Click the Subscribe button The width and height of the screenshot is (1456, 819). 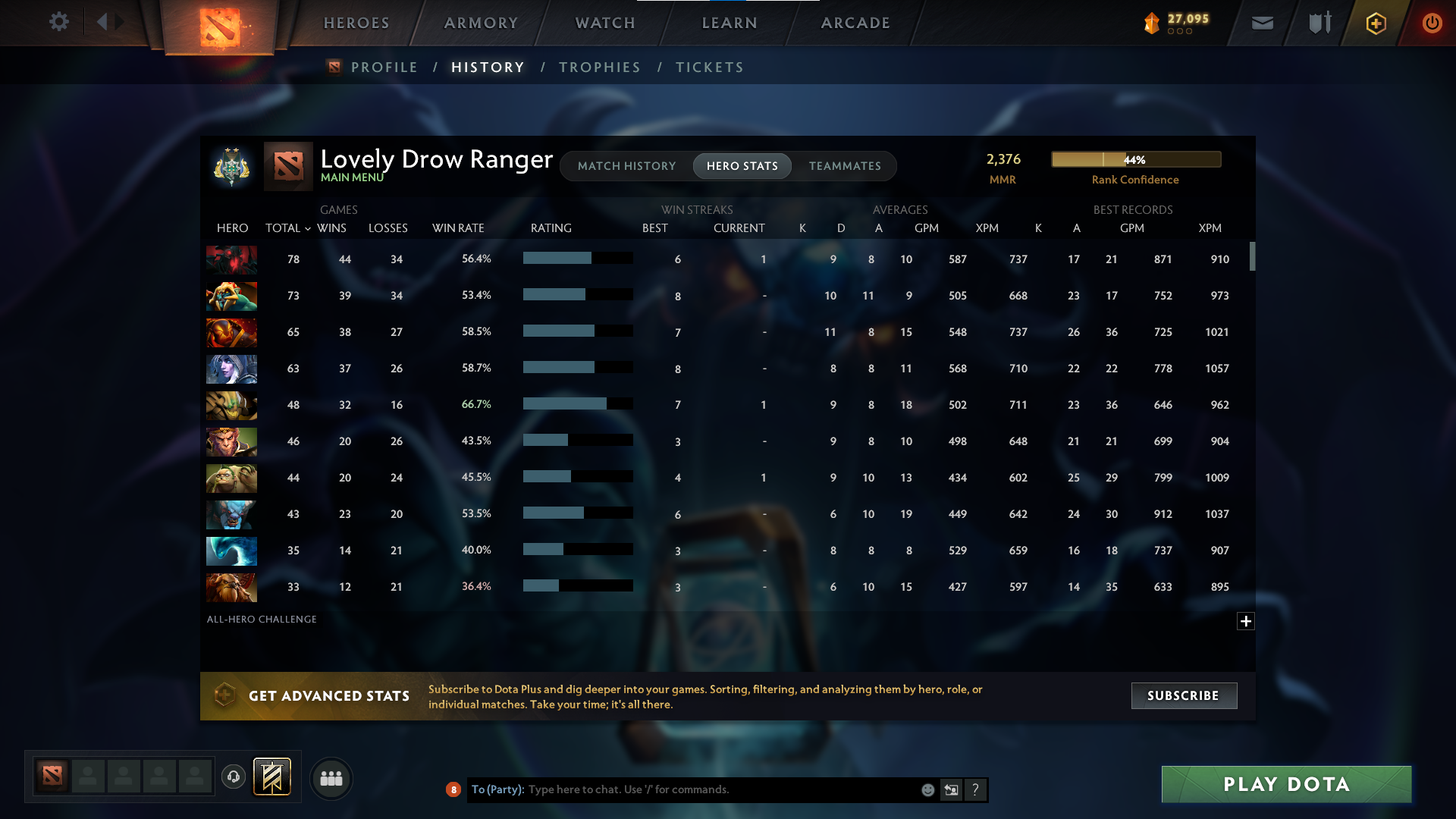(1183, 695)
